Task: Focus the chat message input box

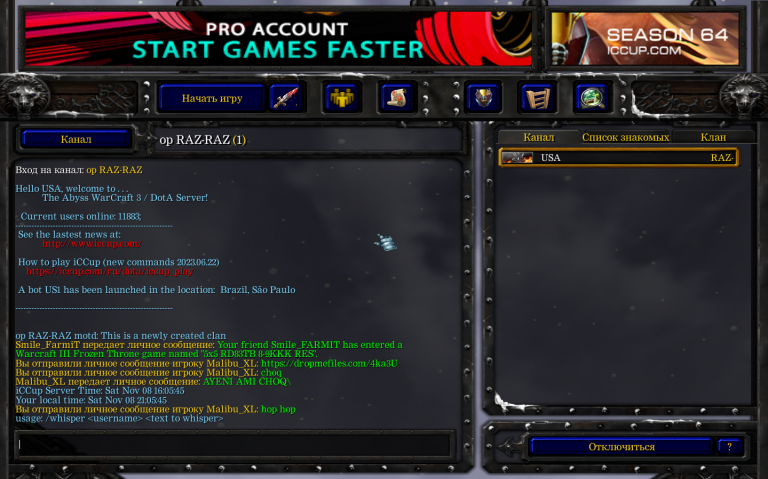Action: [235, 443]
